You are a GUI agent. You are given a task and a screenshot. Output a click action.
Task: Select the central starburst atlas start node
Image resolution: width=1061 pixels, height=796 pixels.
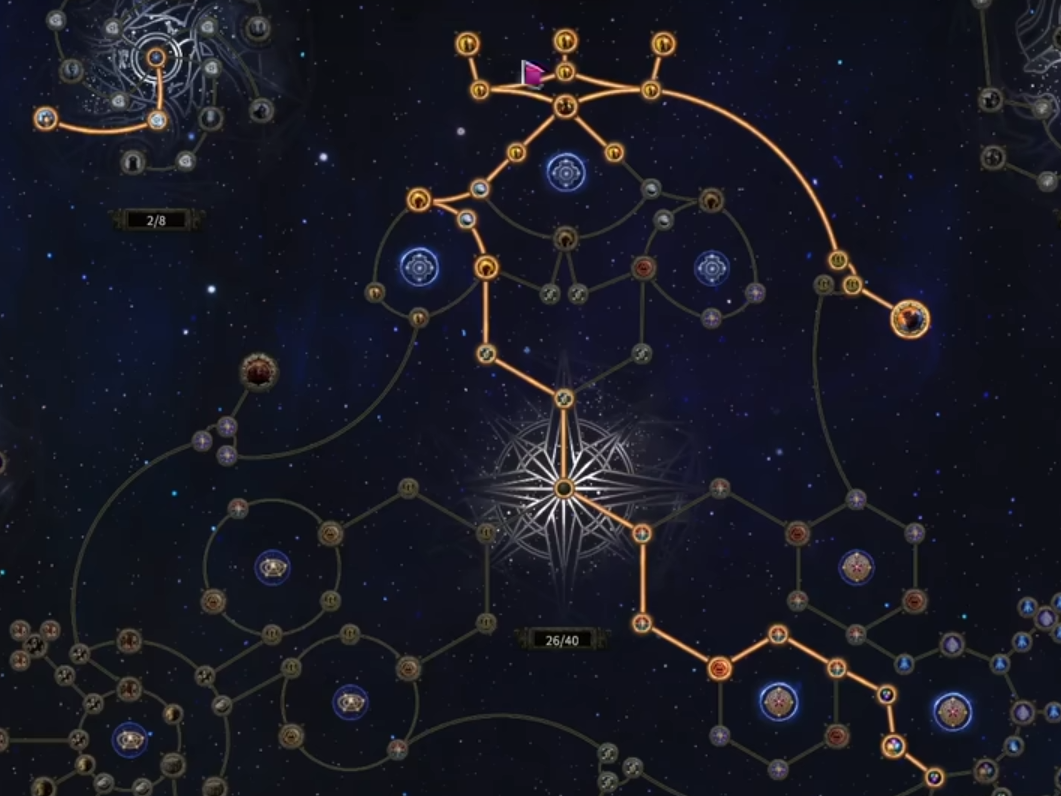(564, 488)
